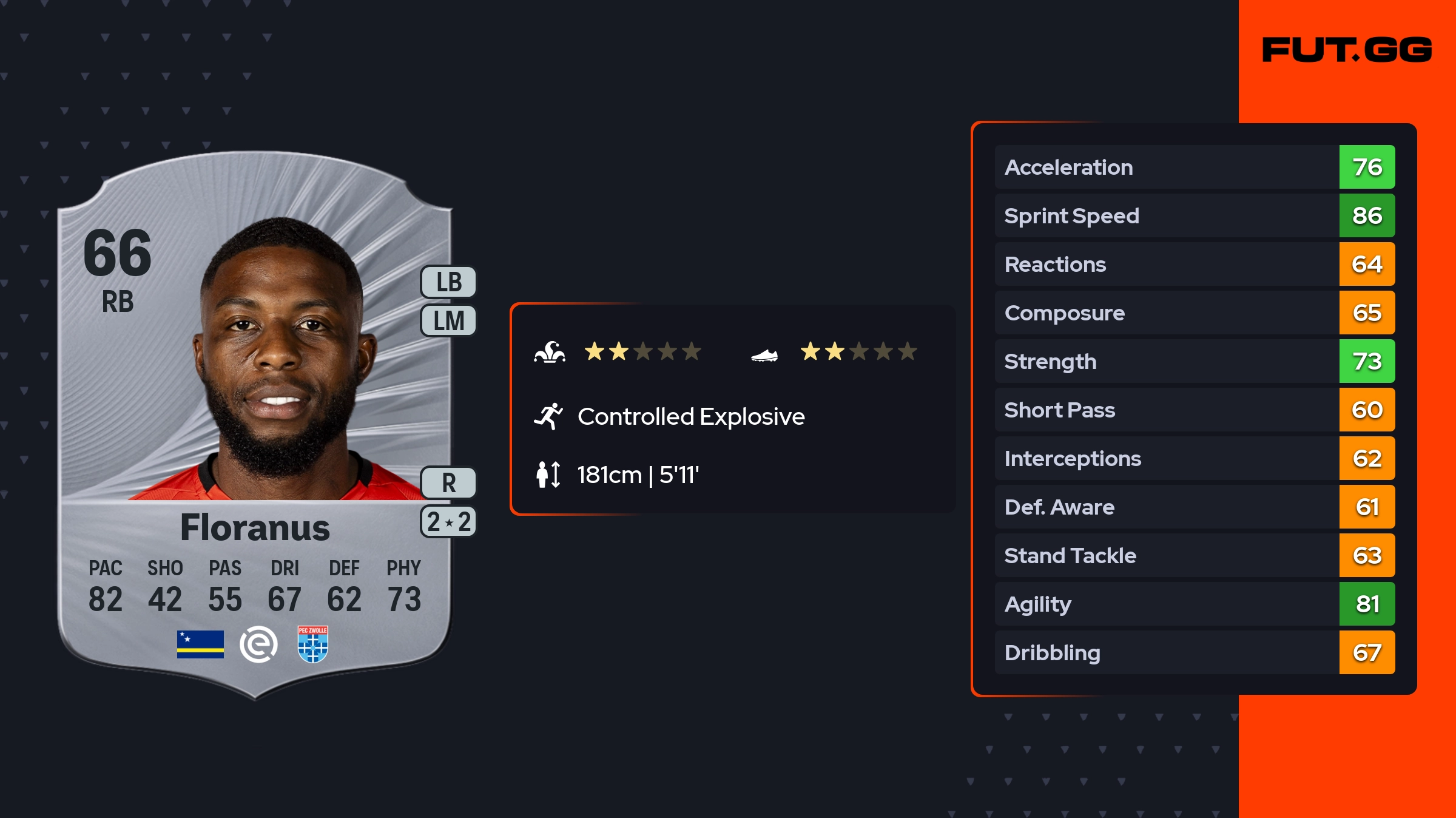This screenshot has height=818, width=1456.
Task: Click the Stand Tackle stat row
Action: (x=1194, y=555)
